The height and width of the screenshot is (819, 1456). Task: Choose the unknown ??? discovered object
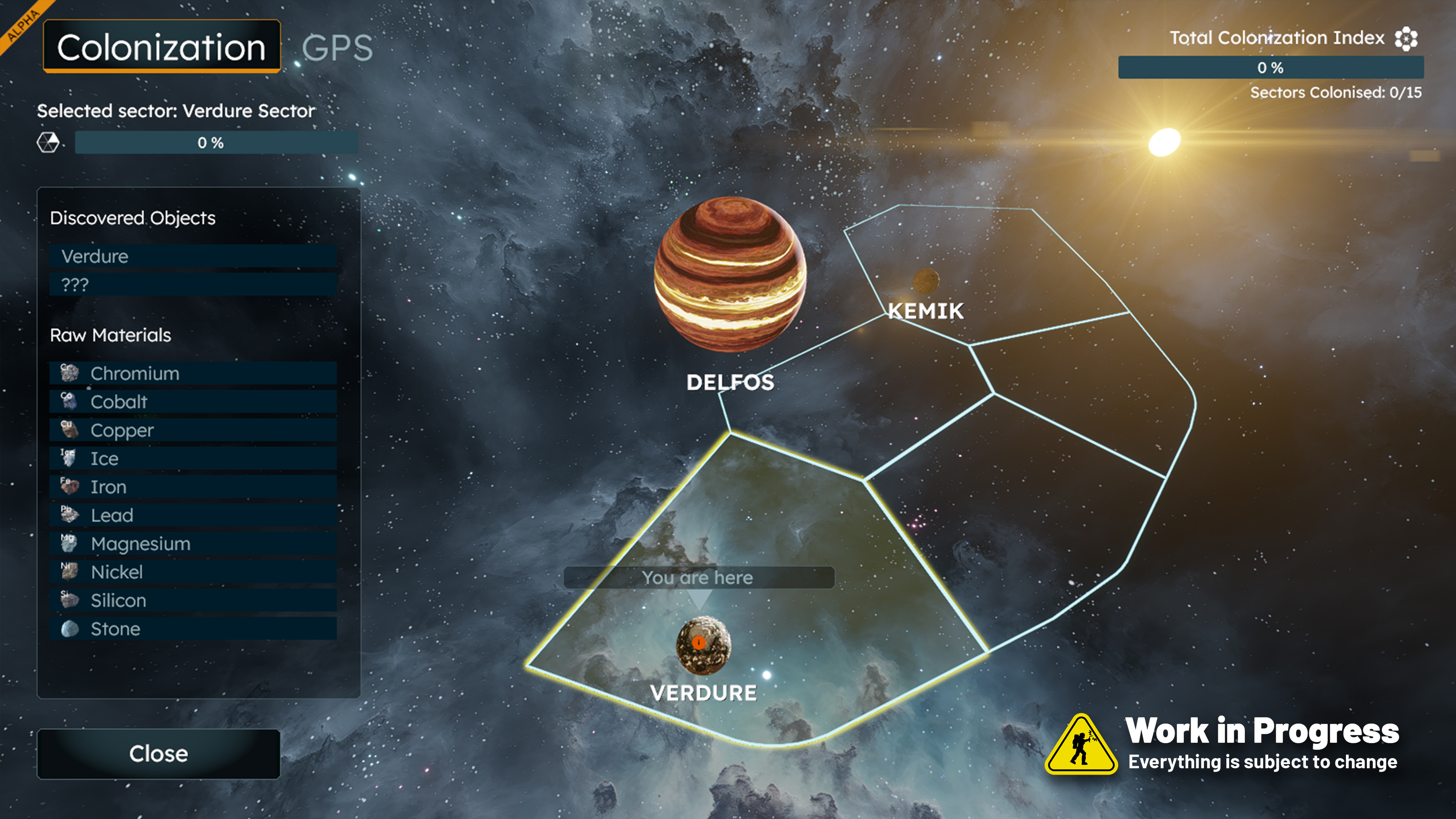193,284
